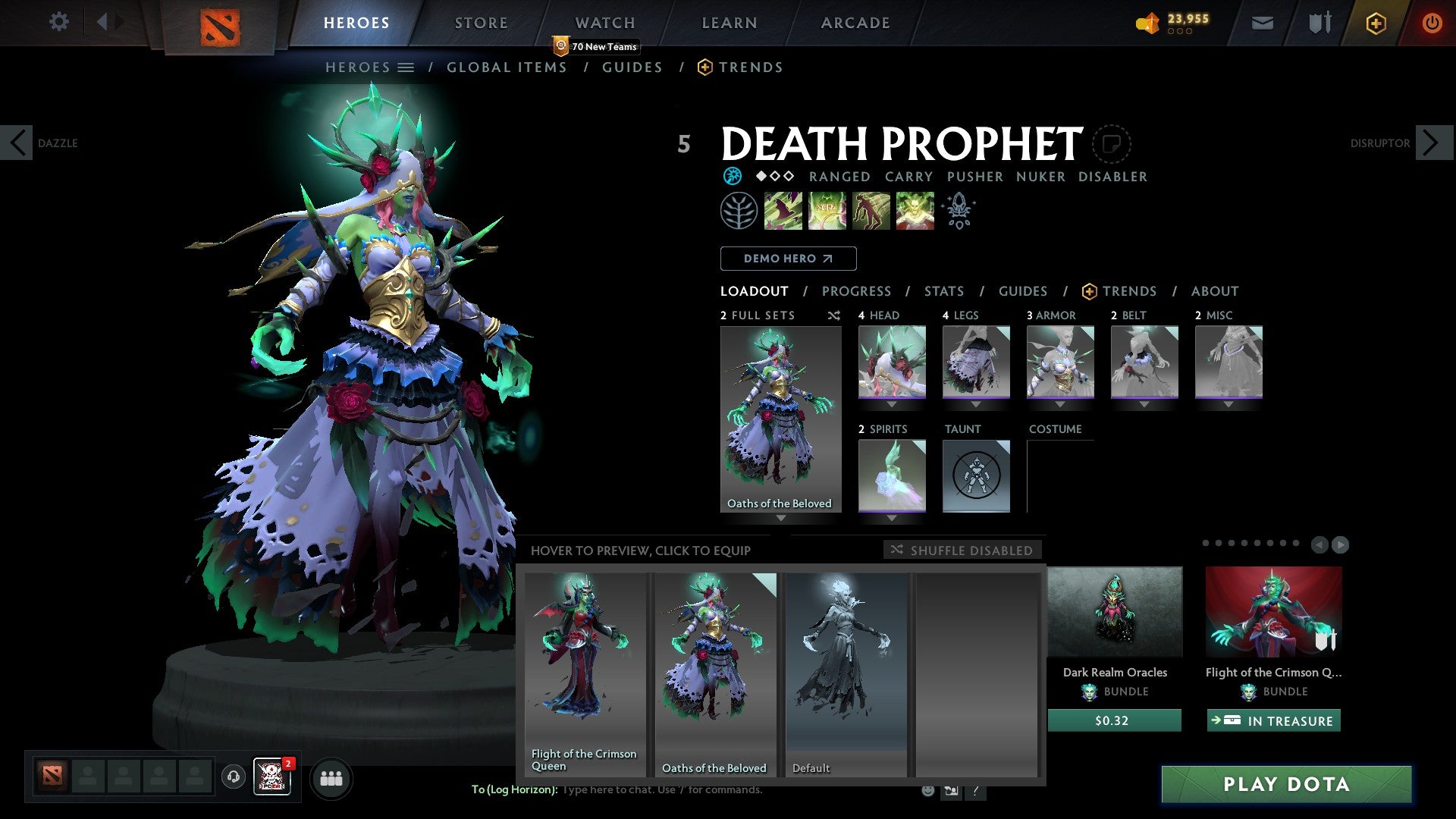This screenshot has width=1456, height=819.
Task: Open the settings gear icon
Action: pyautogui.click(x=58, y=22)
